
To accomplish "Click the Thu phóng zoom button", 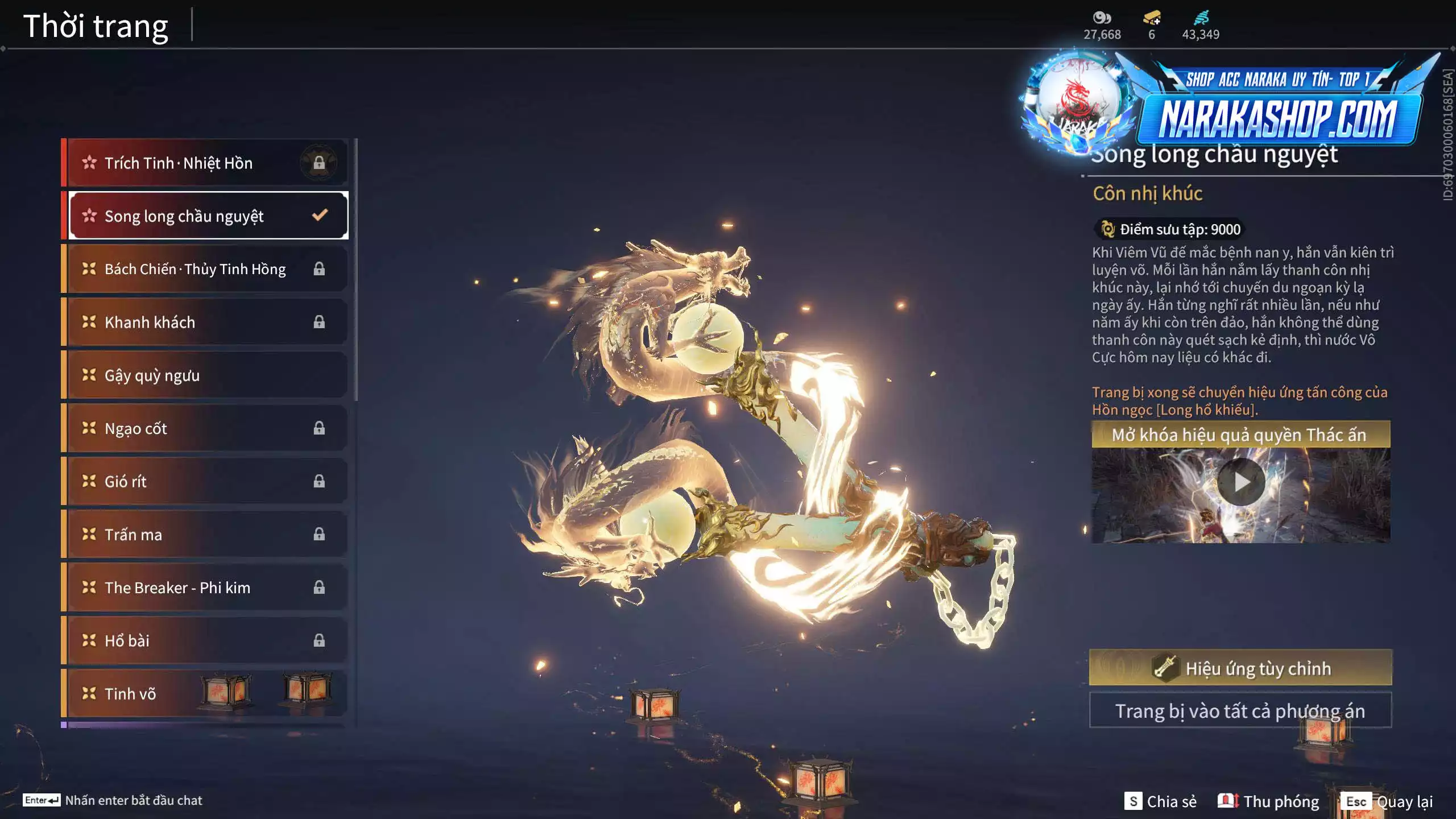I will 1269,801.
